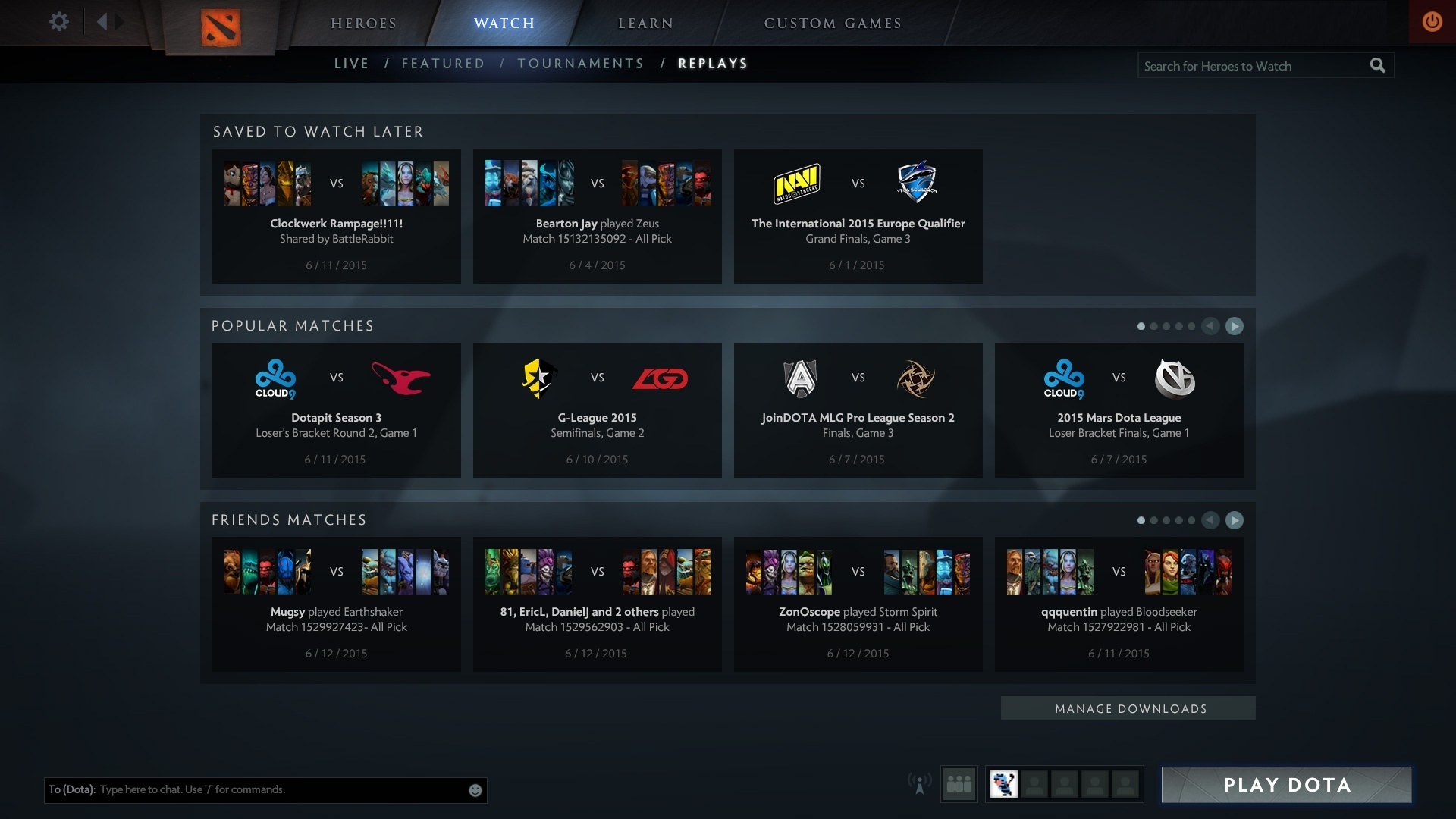The image size is (1456, 819).
Task: Open the Dota 2 settings gear
Action: point(58,22)
